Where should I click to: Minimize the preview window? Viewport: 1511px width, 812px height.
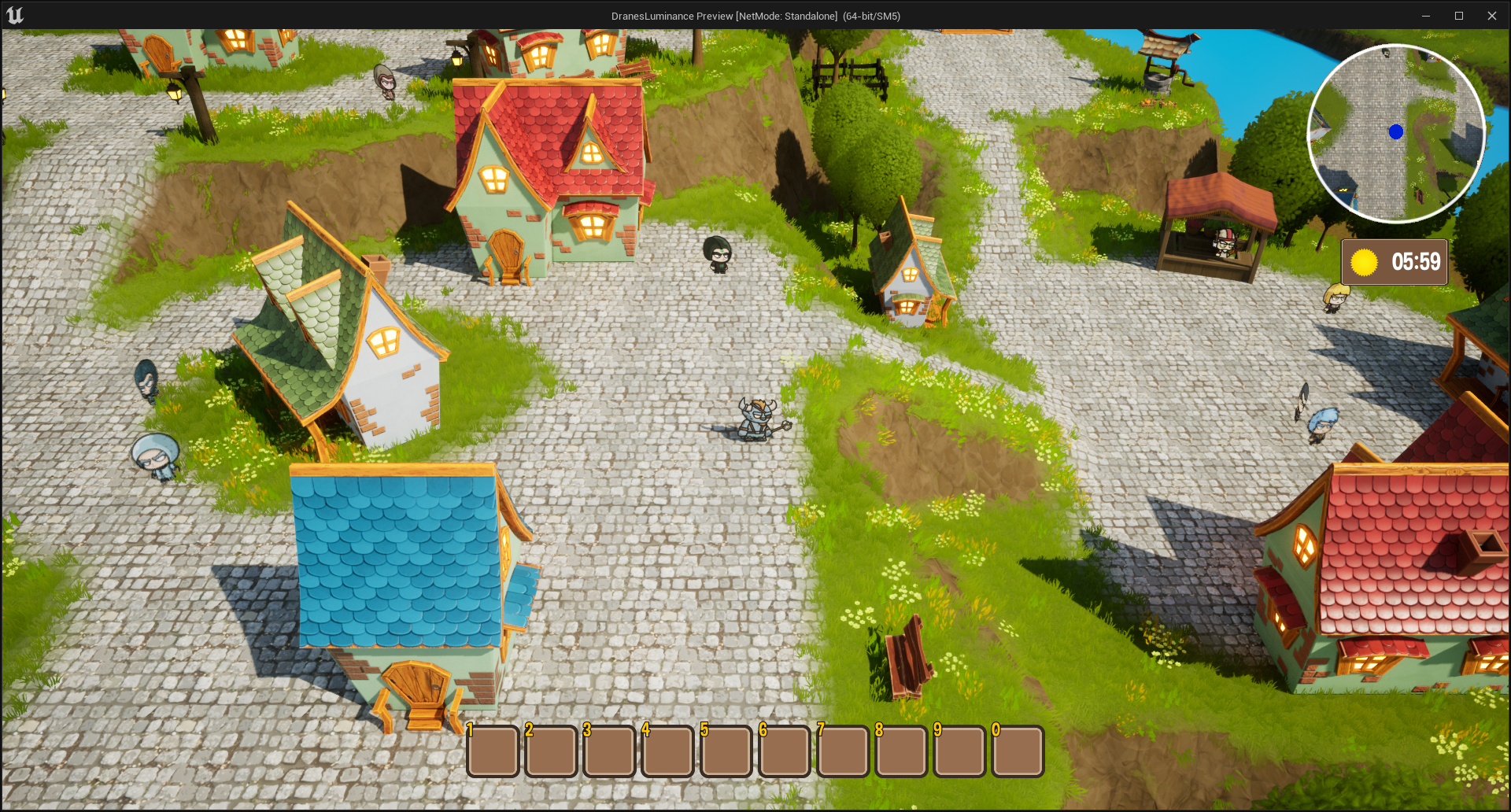click(1425, 16)
